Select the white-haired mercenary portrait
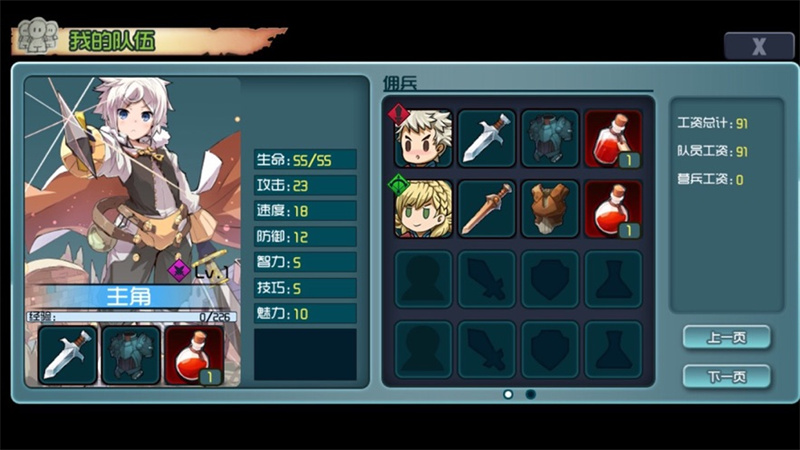This screenshot has width=800, height=450. point(423,138)
